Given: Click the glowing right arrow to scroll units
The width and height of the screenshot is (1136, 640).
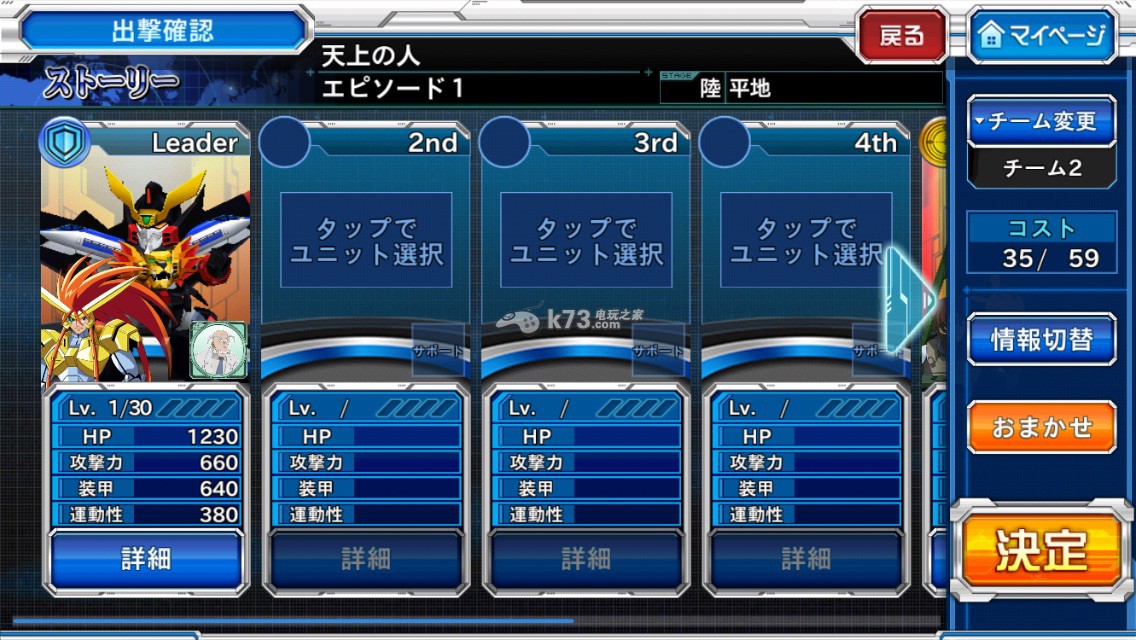Looking at the screenshot, I should 909,299.
